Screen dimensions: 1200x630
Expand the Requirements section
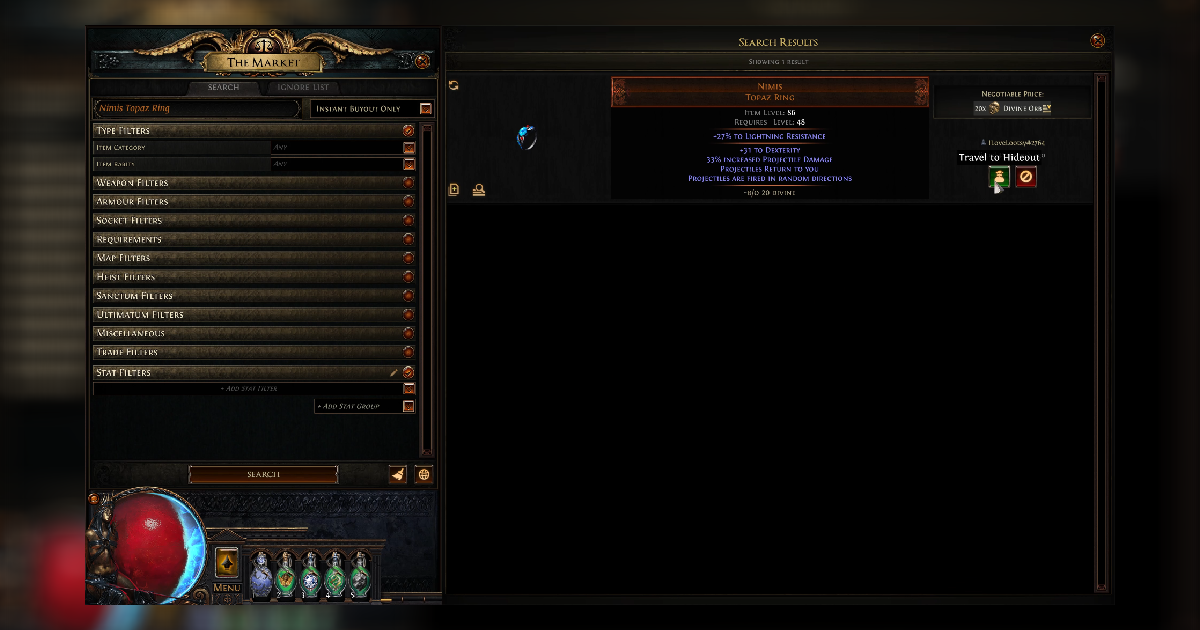click(x=408, y=239)
